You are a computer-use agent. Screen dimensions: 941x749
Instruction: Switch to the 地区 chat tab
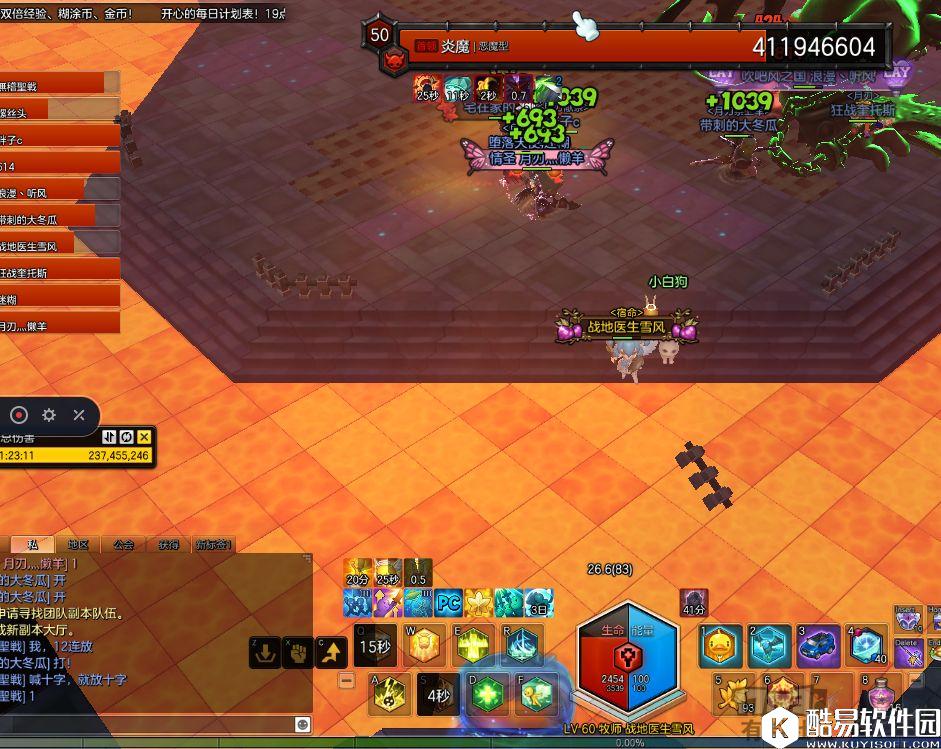click(x=78, y=544)
